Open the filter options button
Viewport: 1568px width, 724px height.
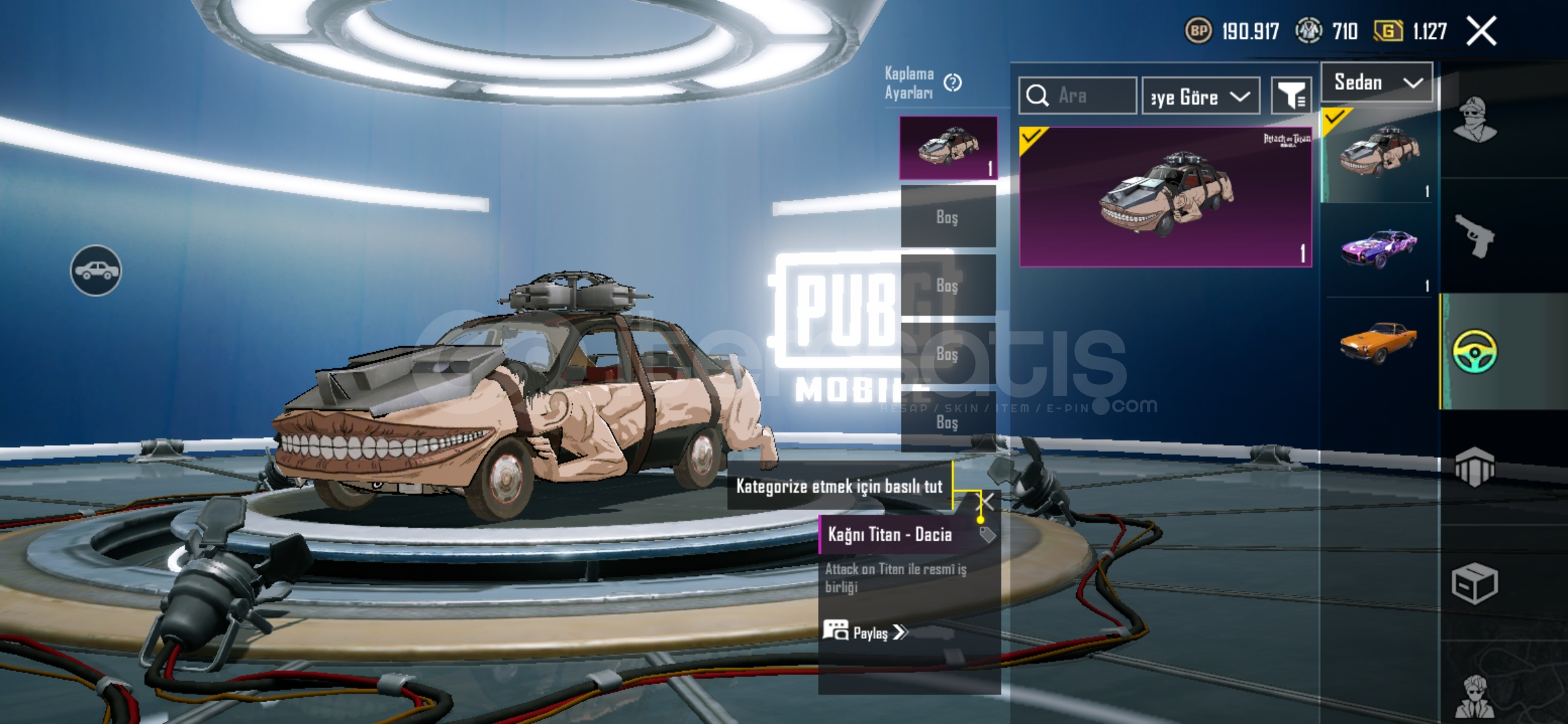[x=1291, y=96]
